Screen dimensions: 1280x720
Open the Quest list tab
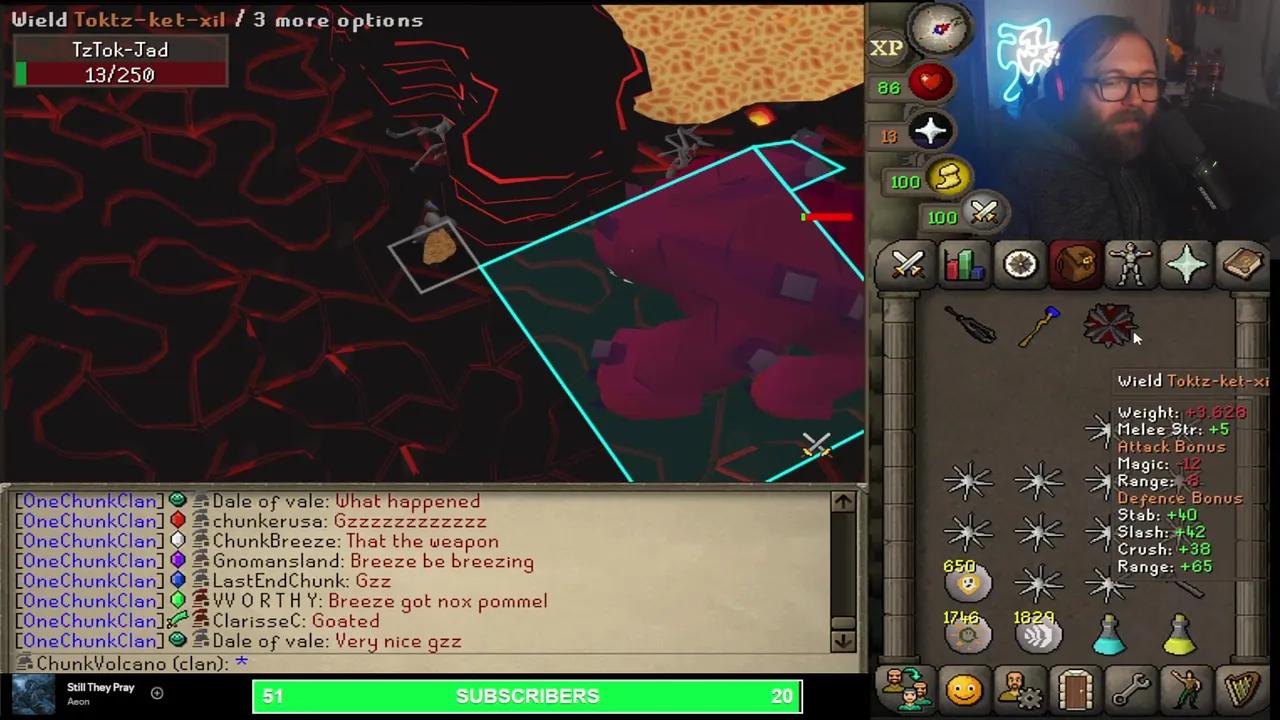coord(1019,264)
